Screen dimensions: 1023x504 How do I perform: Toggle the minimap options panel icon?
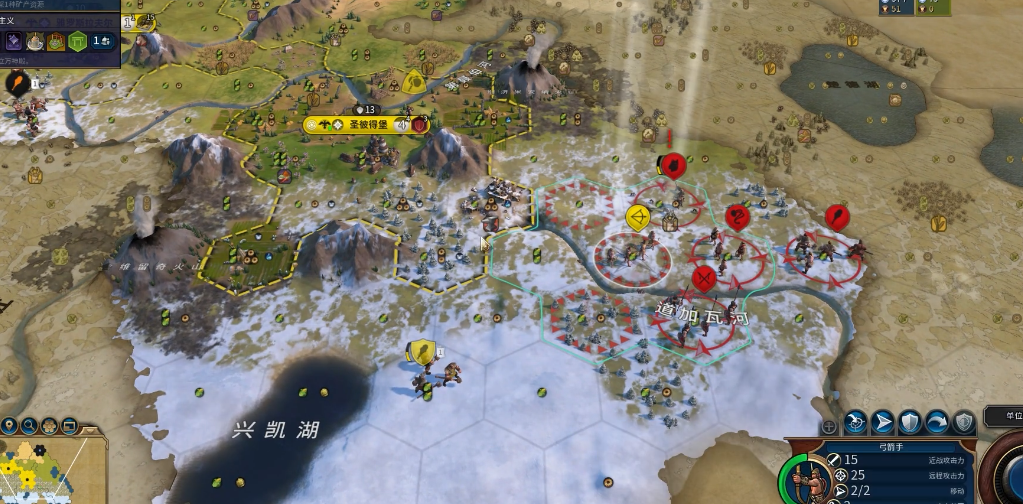point(71,426)
